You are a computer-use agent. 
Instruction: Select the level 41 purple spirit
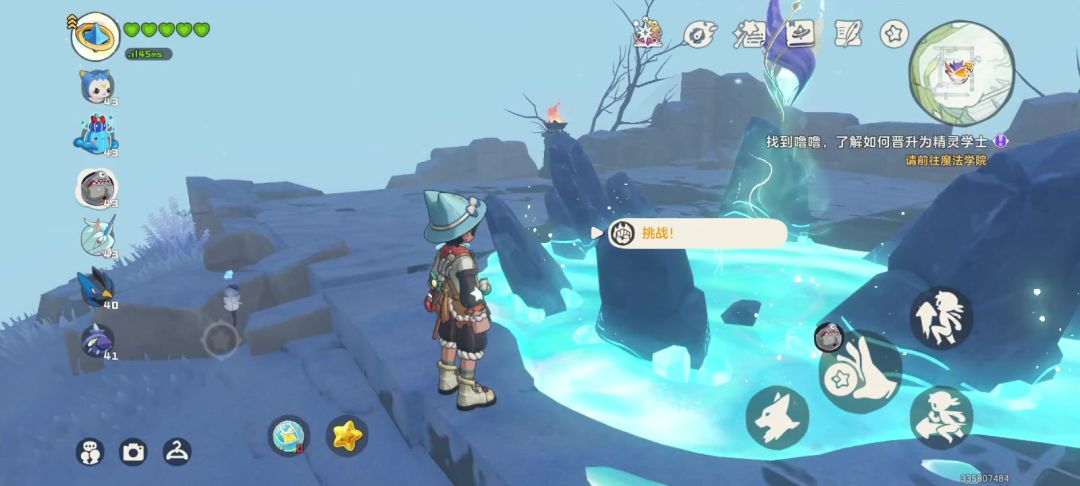[x=97, y=341]
